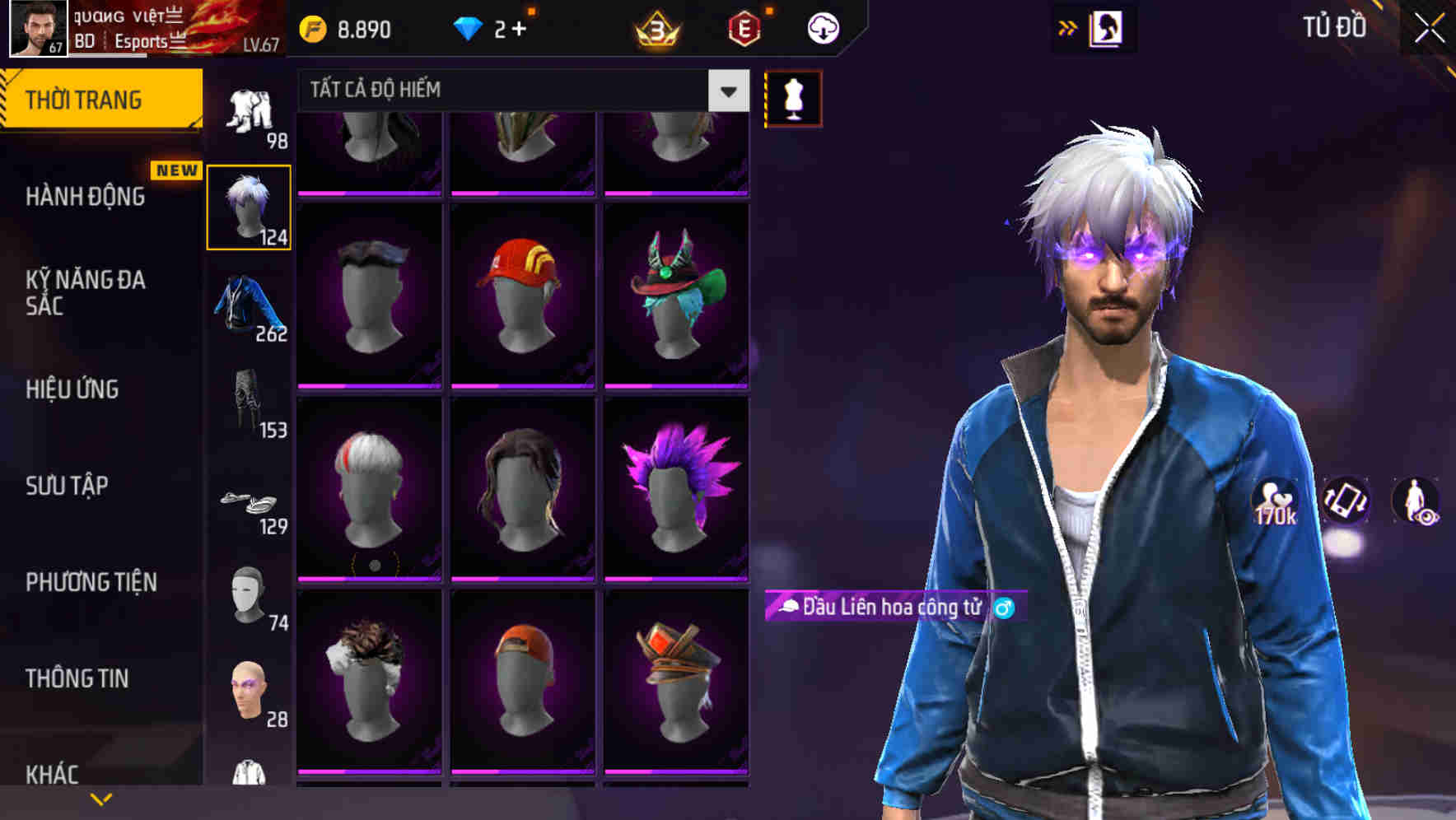1456x820 pixels.
Task: Expand the sidebar with the bottom chevron
Action: tap(100, 797)
